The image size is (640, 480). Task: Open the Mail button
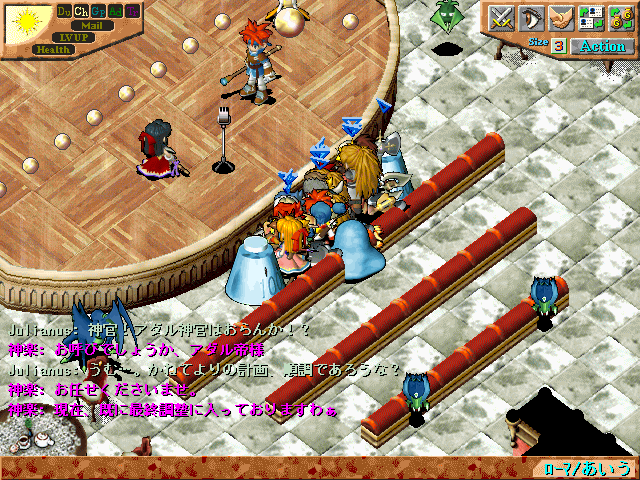92,25
